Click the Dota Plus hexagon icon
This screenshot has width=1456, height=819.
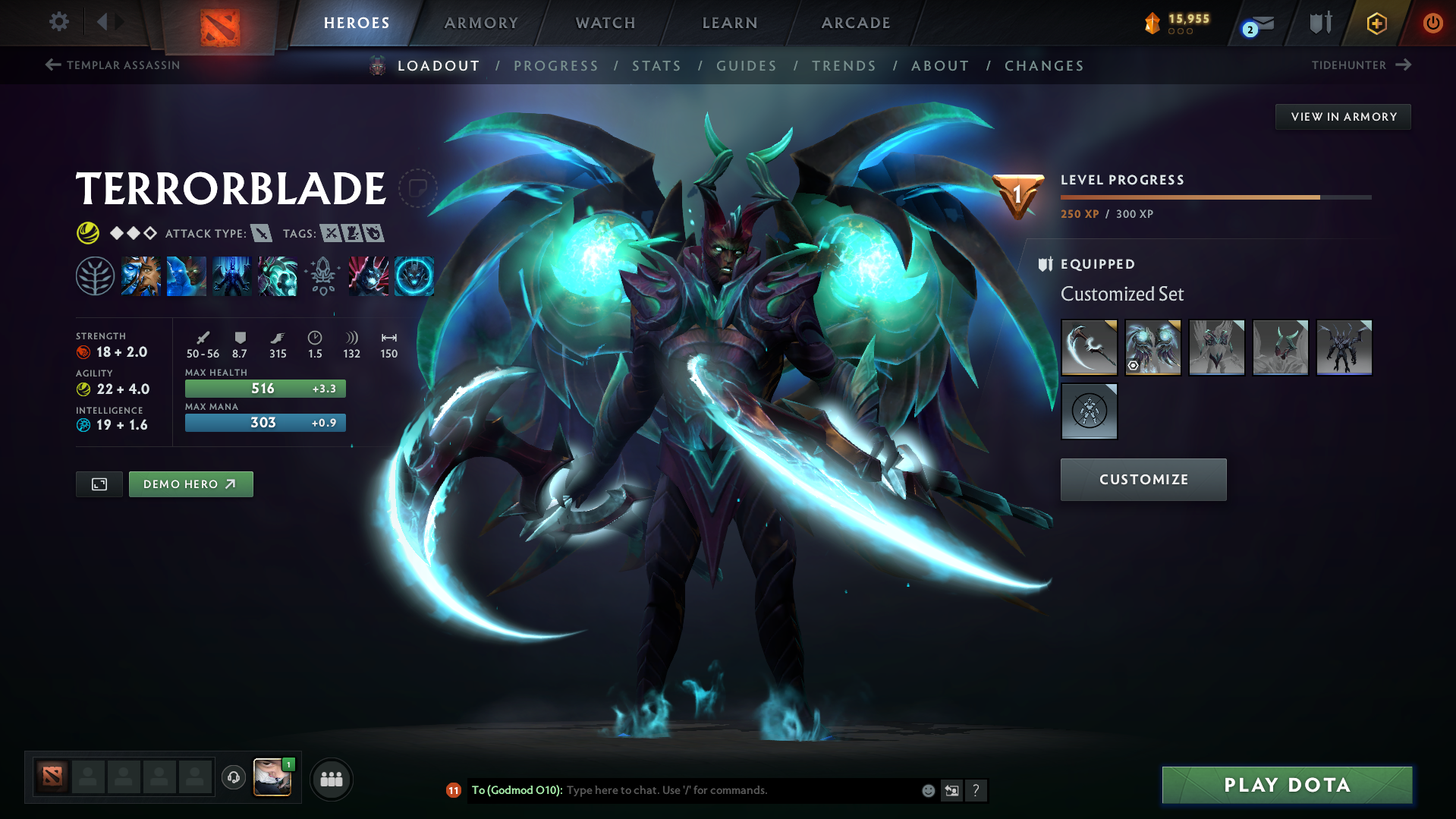tap(1376, 23)
